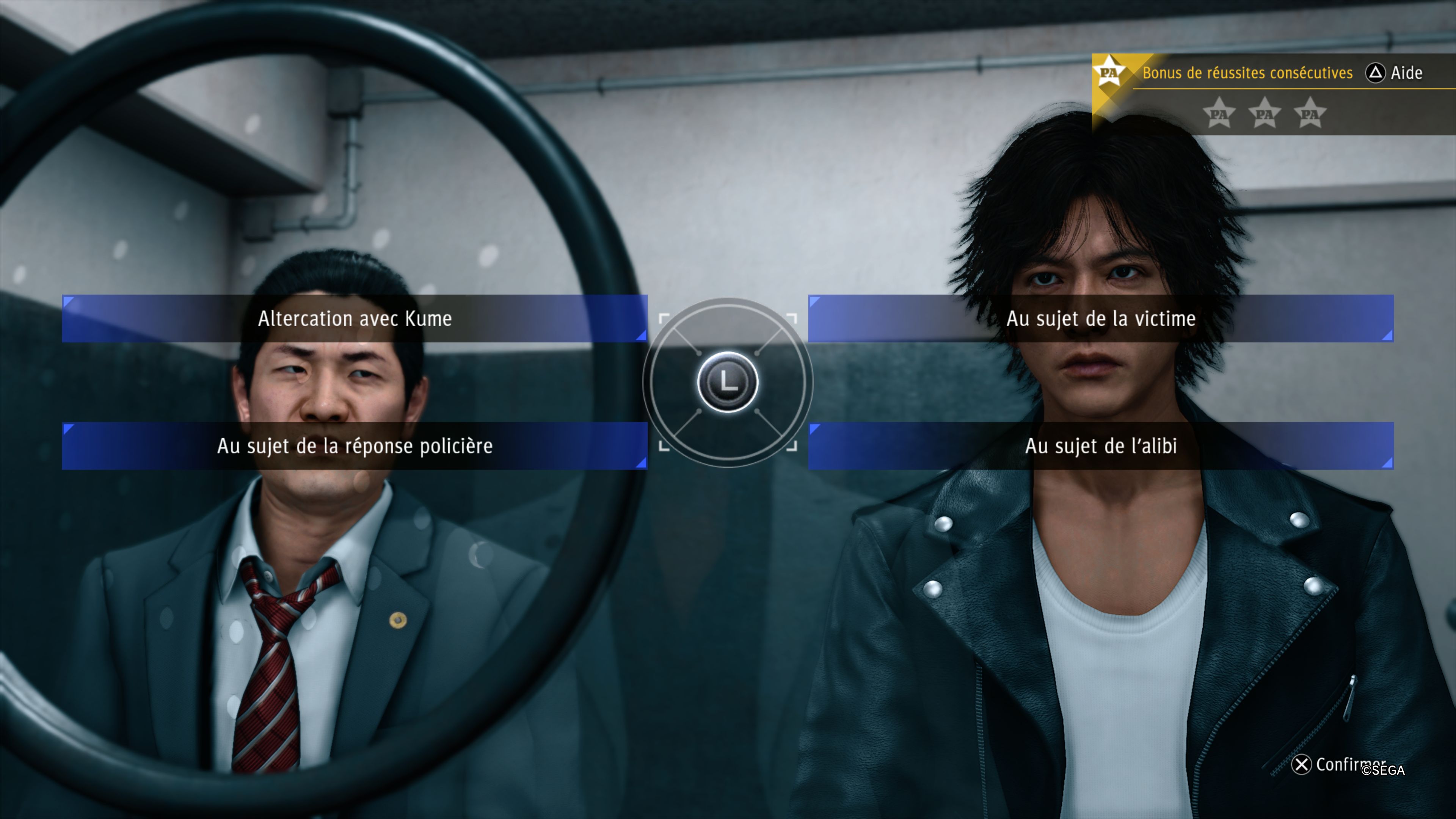
Task: Select "Au sujet de la victime" option
Action: point(1100,318)
